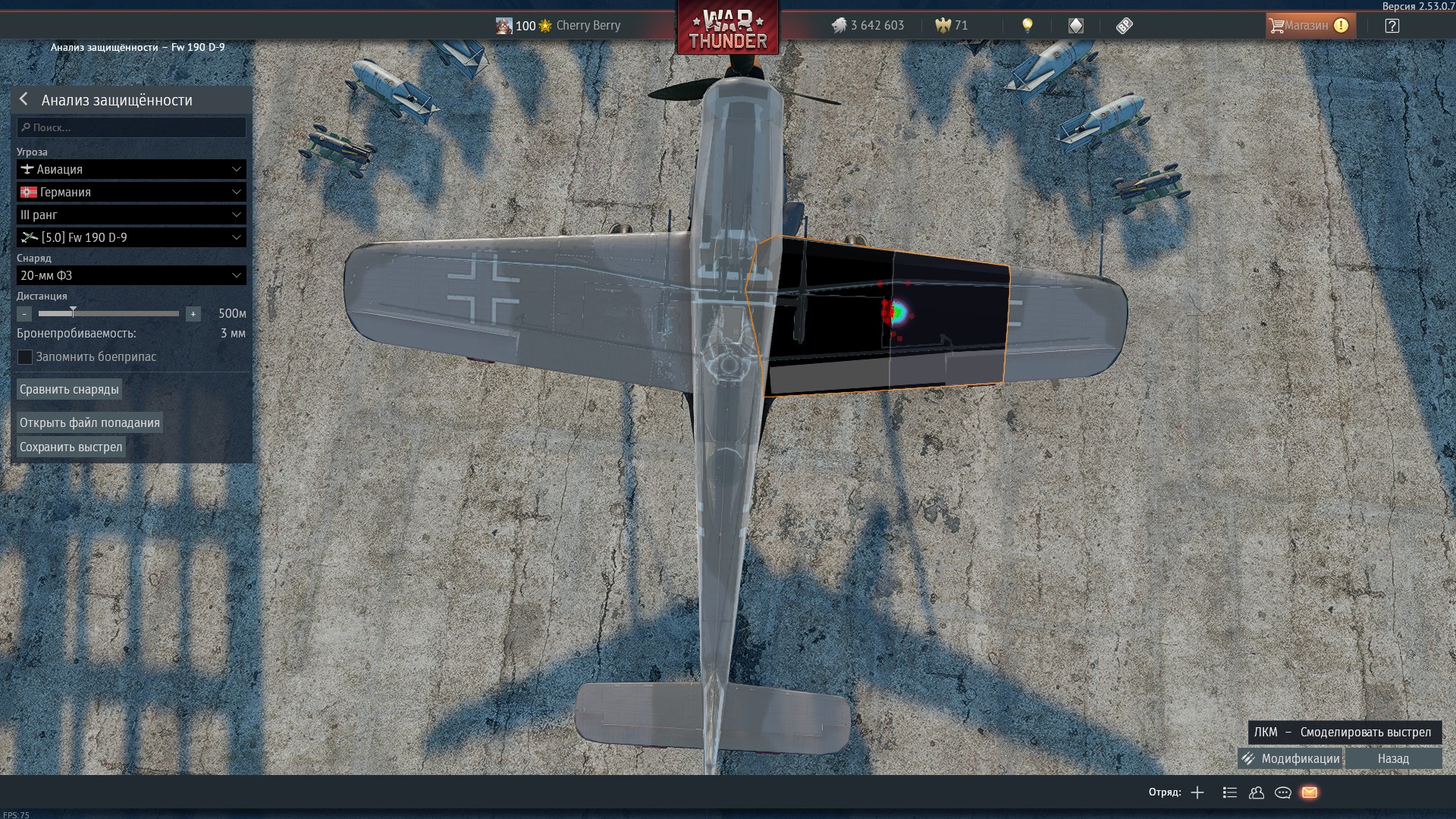Focus the Поиск search field

point(132,127)
